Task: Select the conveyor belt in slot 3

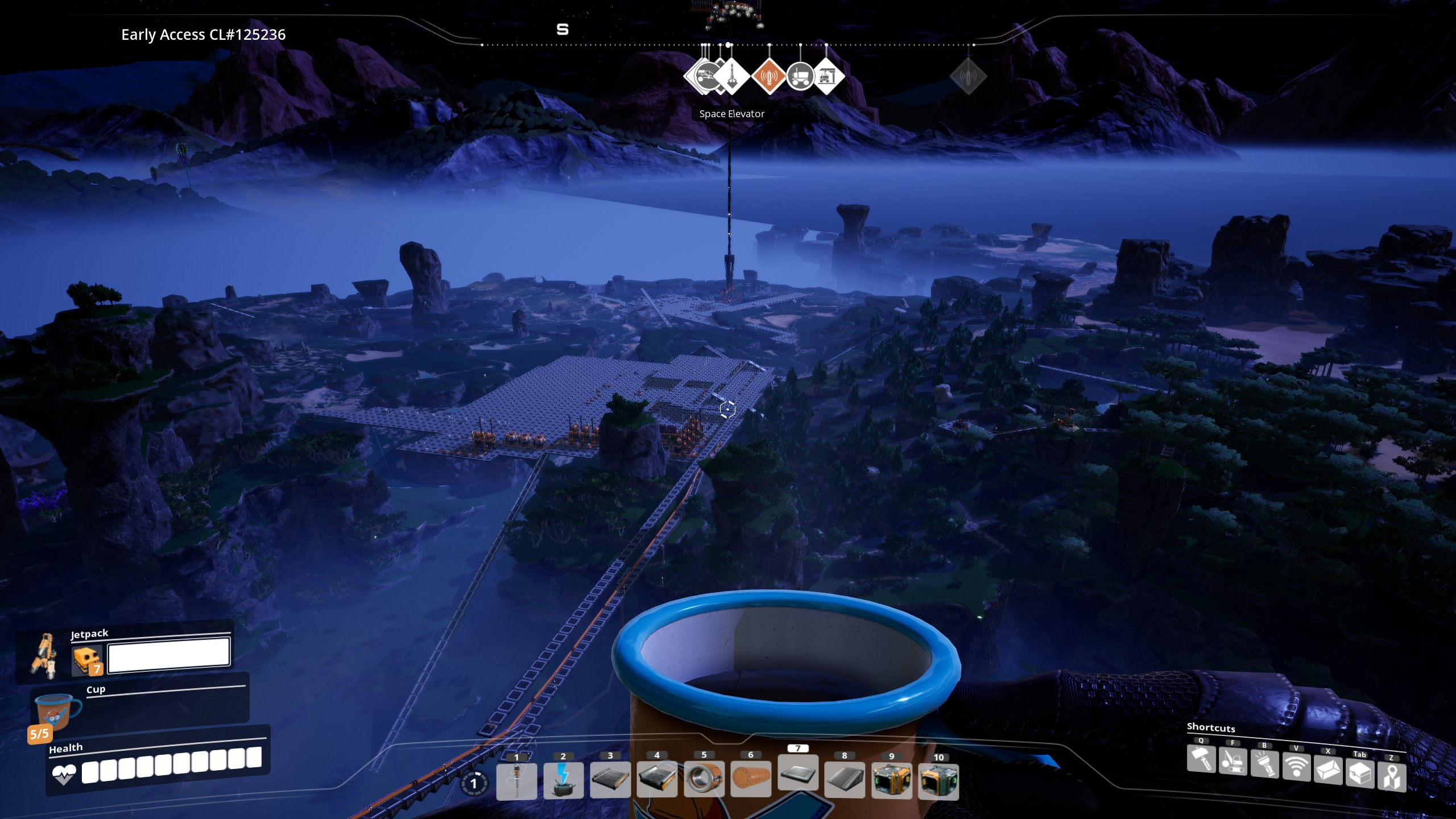Action: 610,779
